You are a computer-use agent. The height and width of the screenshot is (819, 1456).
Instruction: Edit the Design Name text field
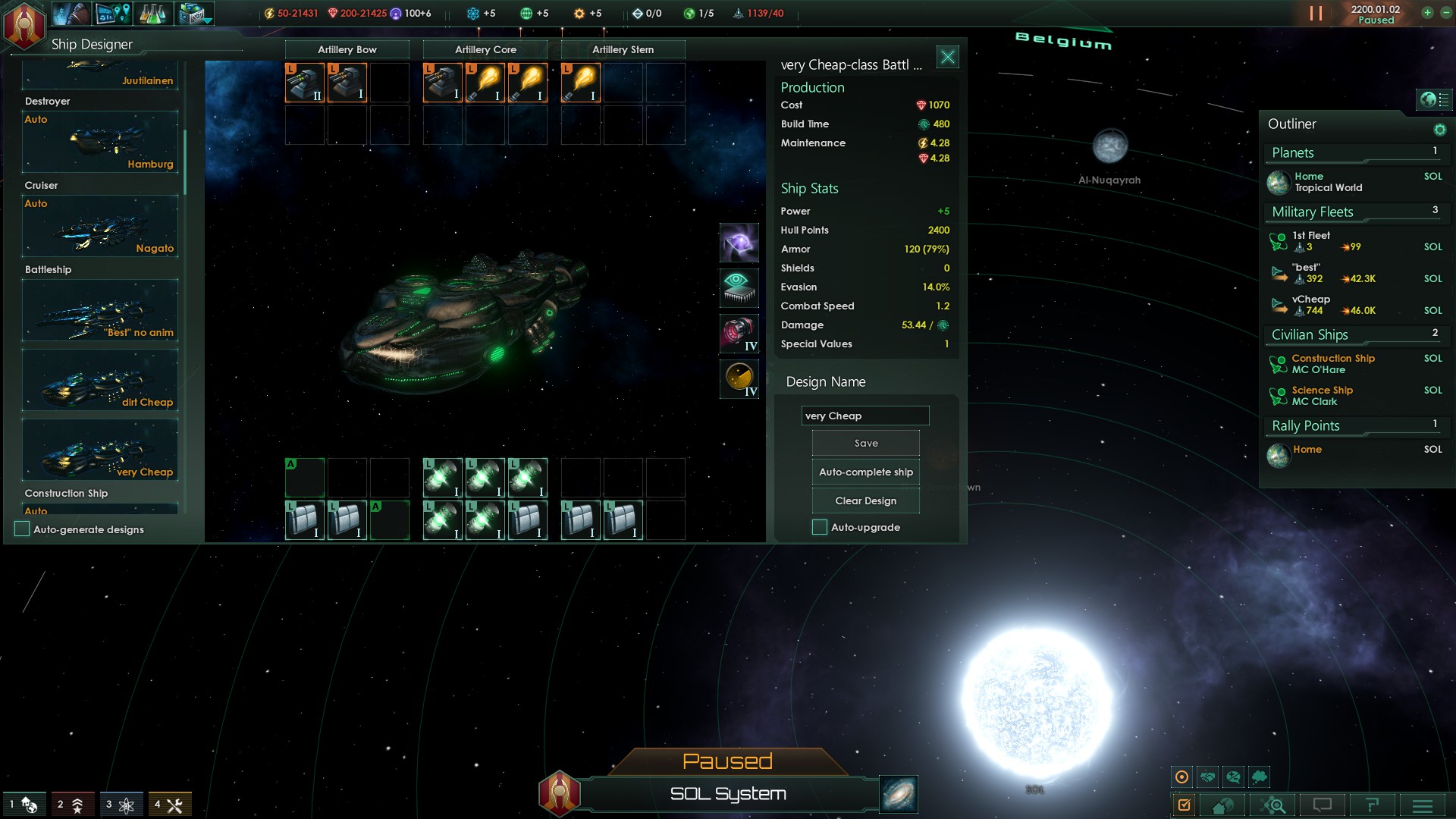click(864, 416)
